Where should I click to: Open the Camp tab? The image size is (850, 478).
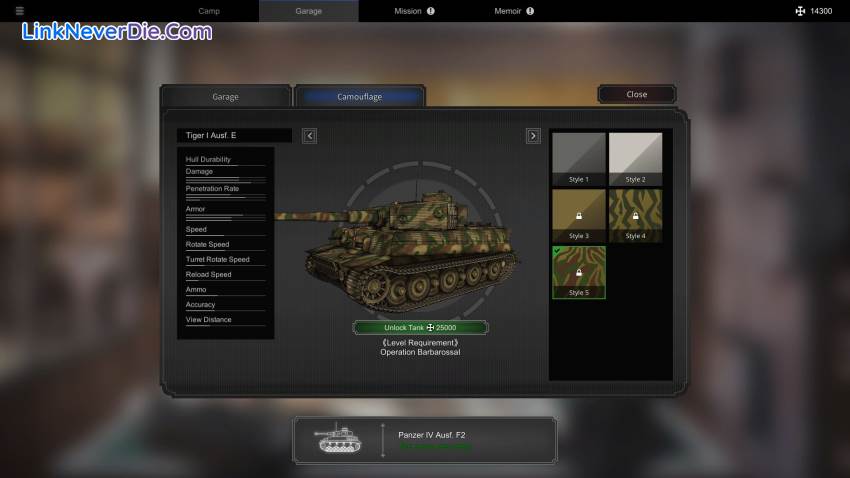(x=209, y=11)
